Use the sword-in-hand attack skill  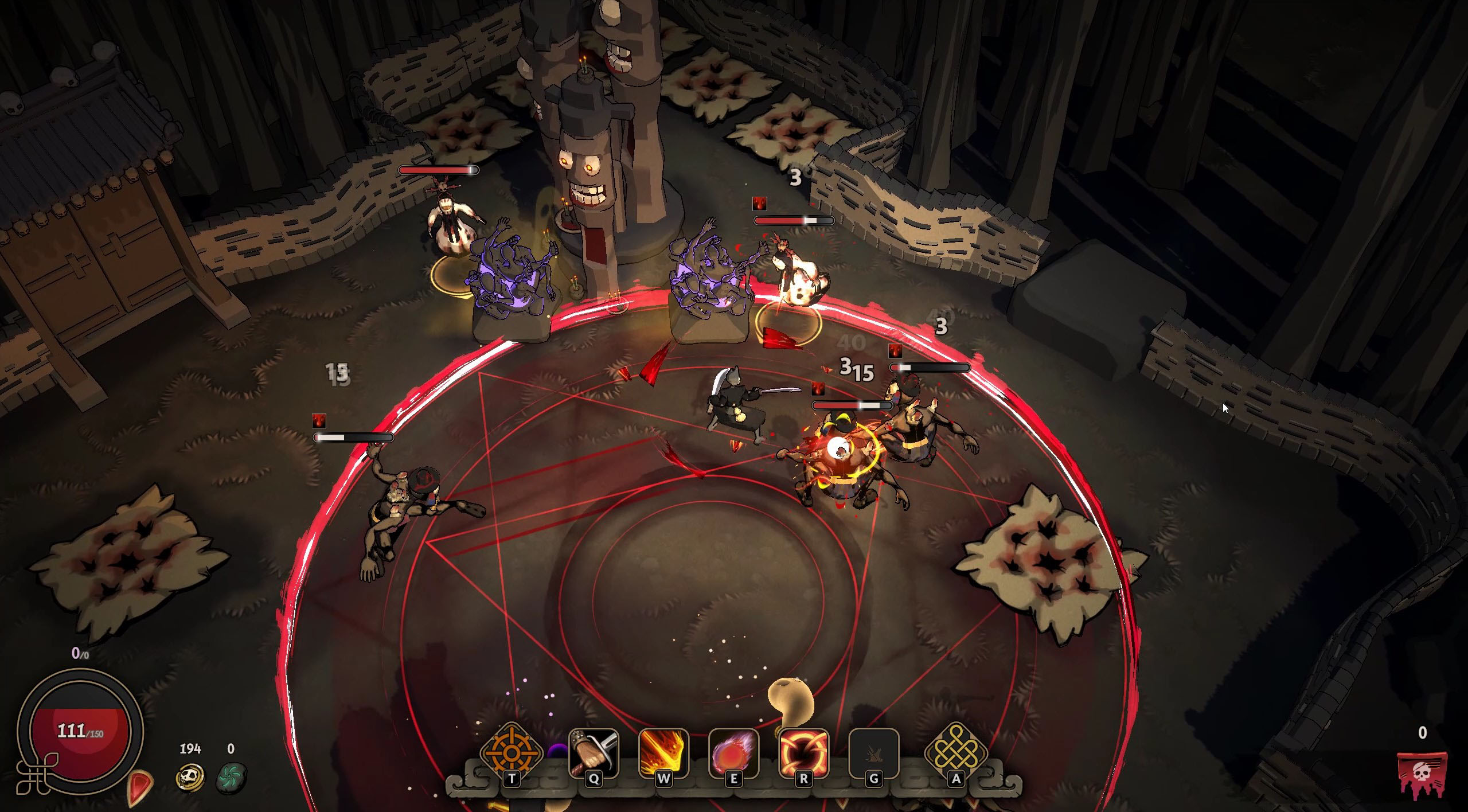click(x=594, y=753)
